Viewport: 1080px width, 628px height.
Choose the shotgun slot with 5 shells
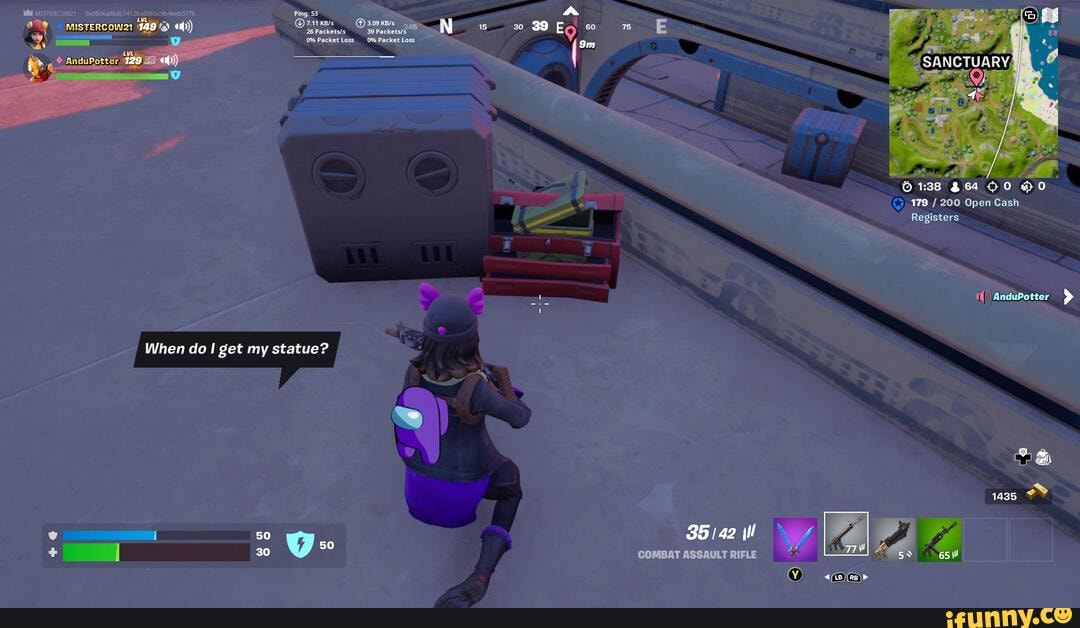(892, 539)
